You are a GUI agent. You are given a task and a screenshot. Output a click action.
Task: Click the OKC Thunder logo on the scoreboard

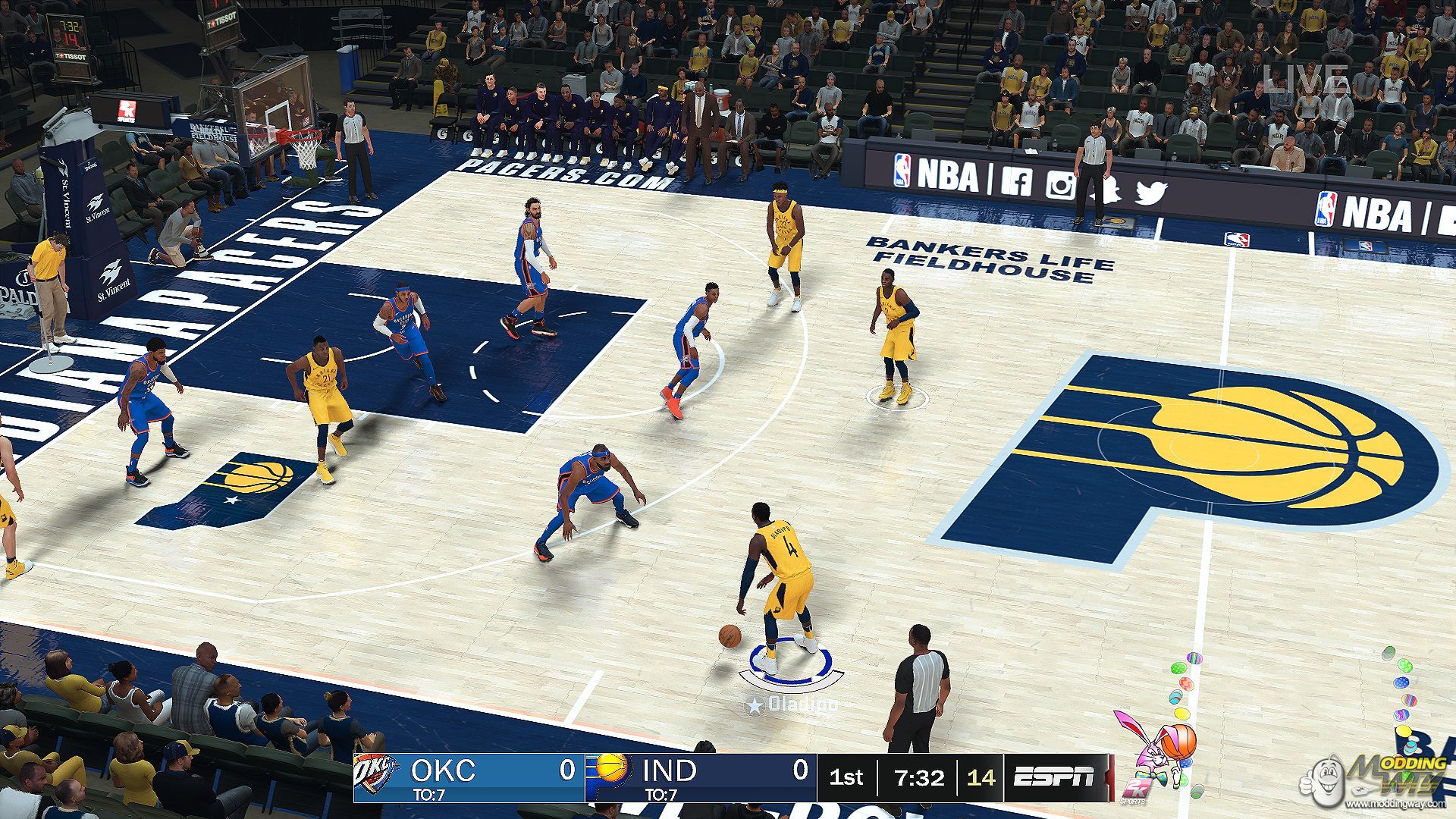coord(377,776)
